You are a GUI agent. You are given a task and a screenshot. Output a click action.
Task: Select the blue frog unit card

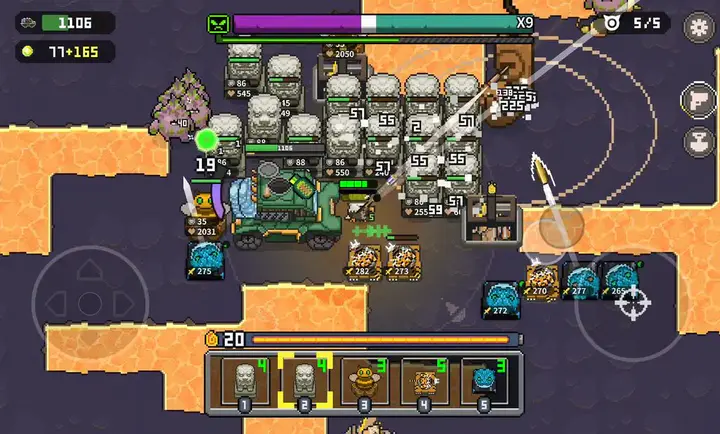pos(483,383)
